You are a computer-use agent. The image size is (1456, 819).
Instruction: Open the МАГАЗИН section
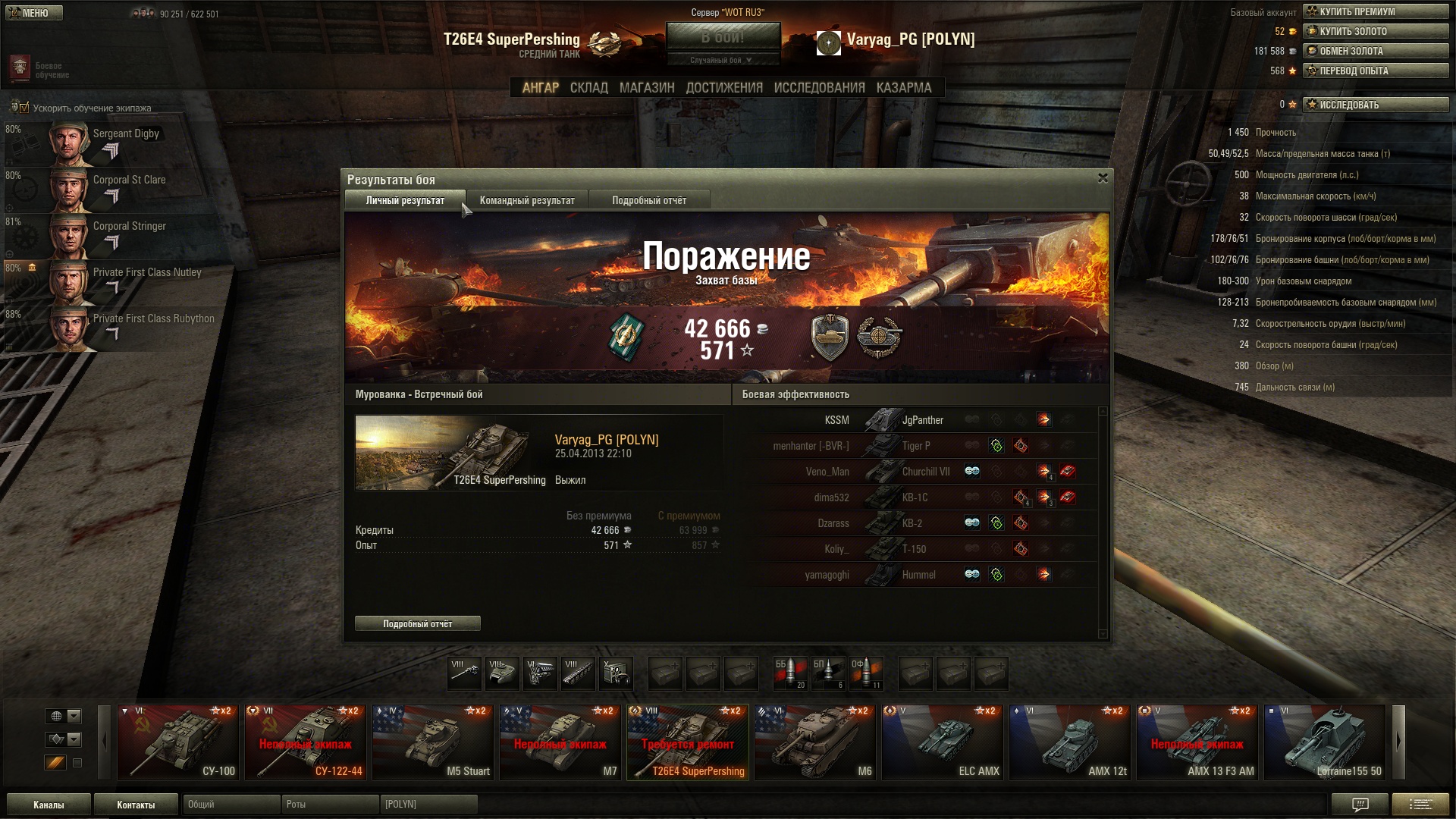click(x=646, y=88)
